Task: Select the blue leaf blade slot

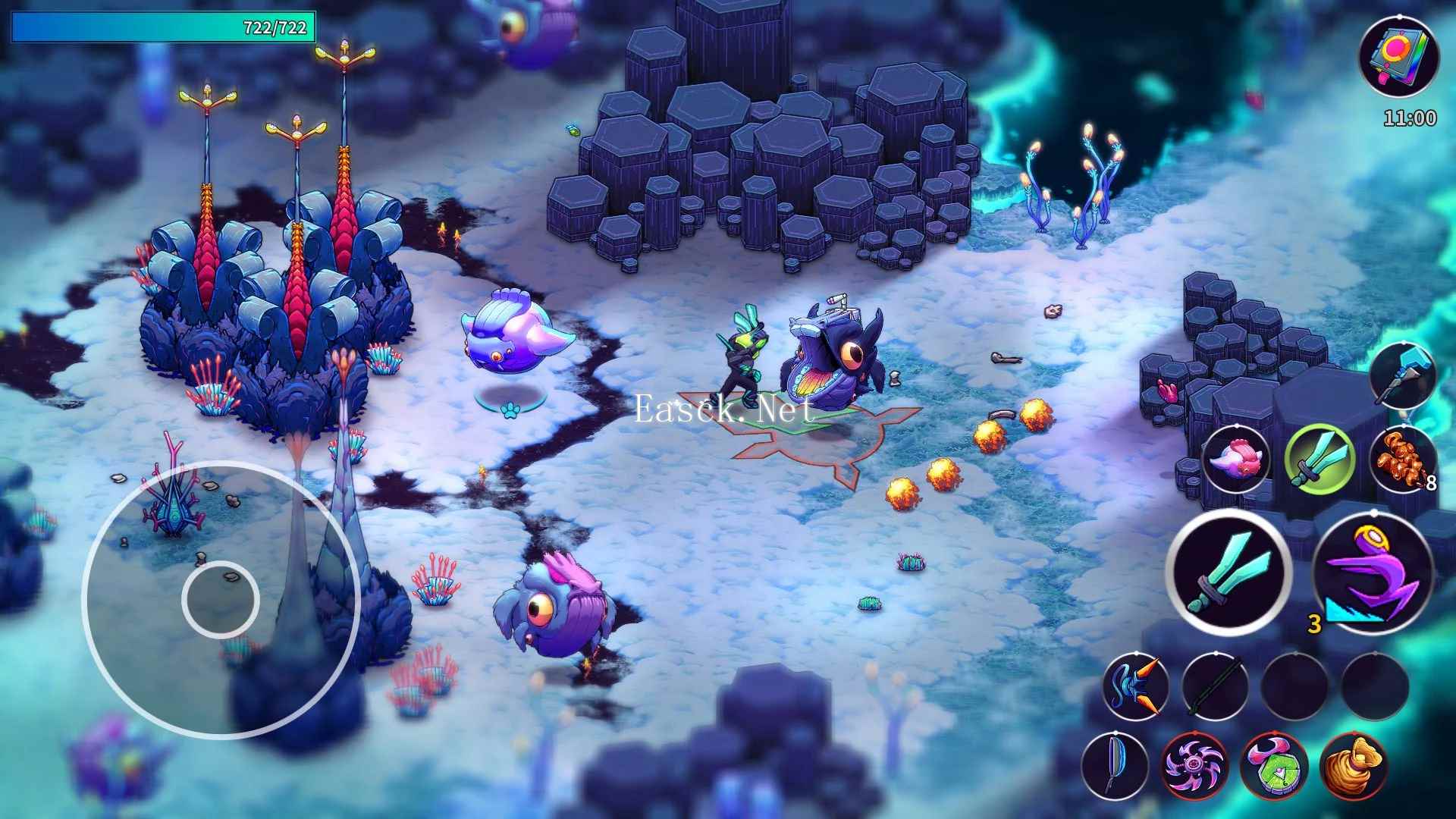Action: pyautogui.click(x=1115, y=766)
